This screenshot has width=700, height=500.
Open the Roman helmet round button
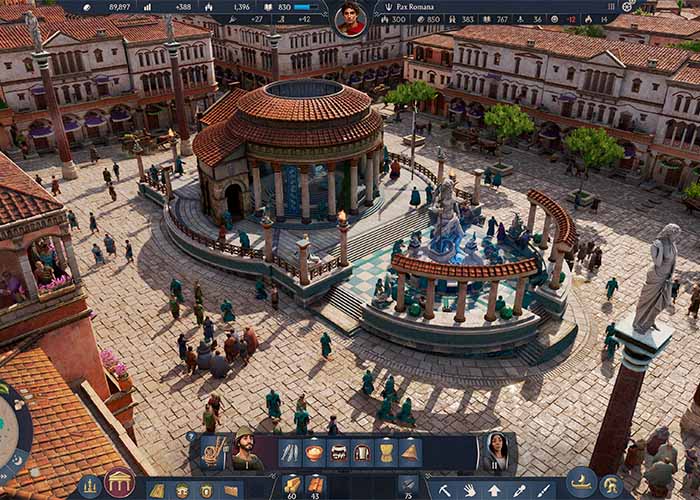(612, 487)
